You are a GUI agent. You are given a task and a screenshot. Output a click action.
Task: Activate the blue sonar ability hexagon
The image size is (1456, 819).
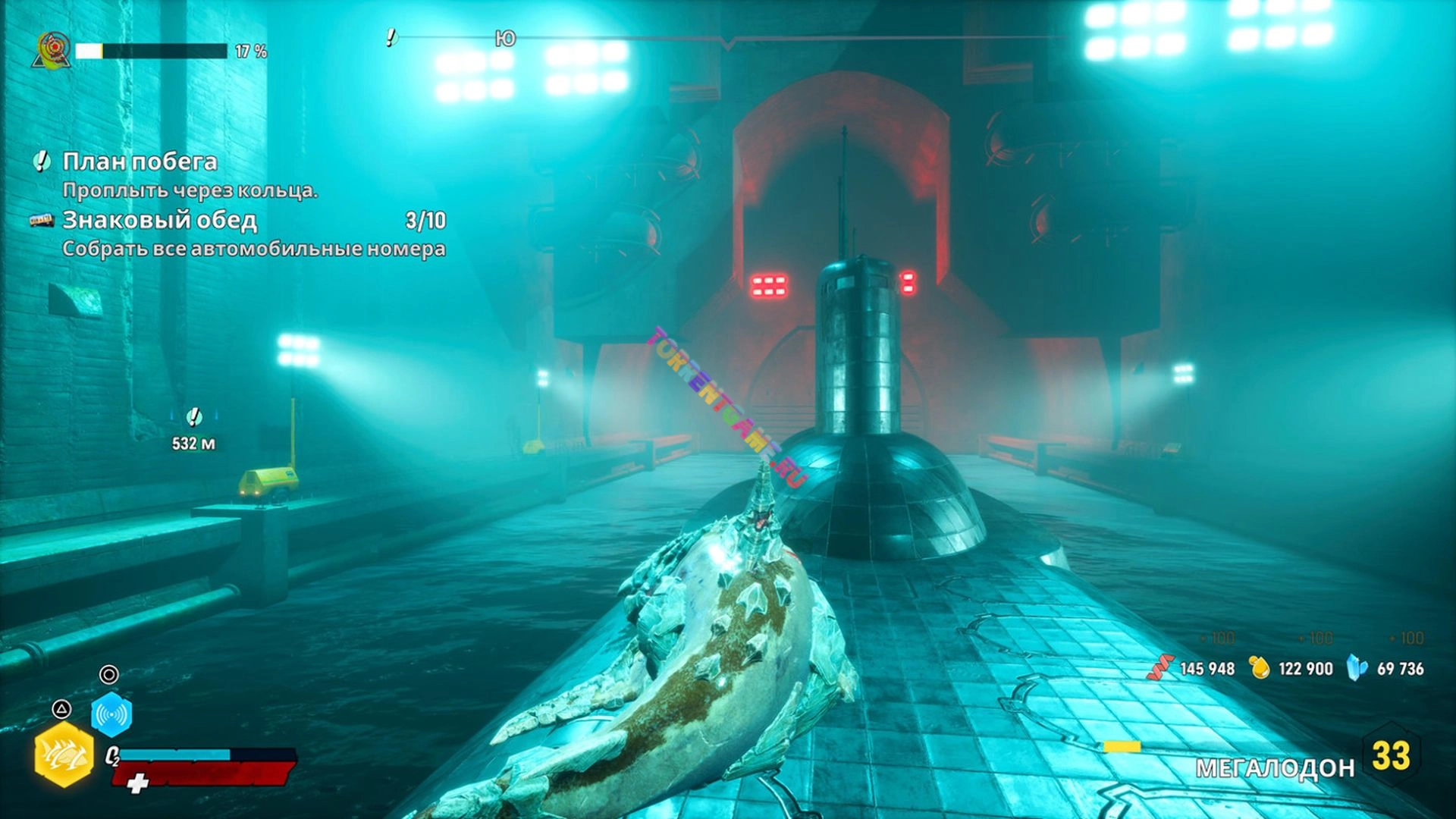click(x=111, y=714)
